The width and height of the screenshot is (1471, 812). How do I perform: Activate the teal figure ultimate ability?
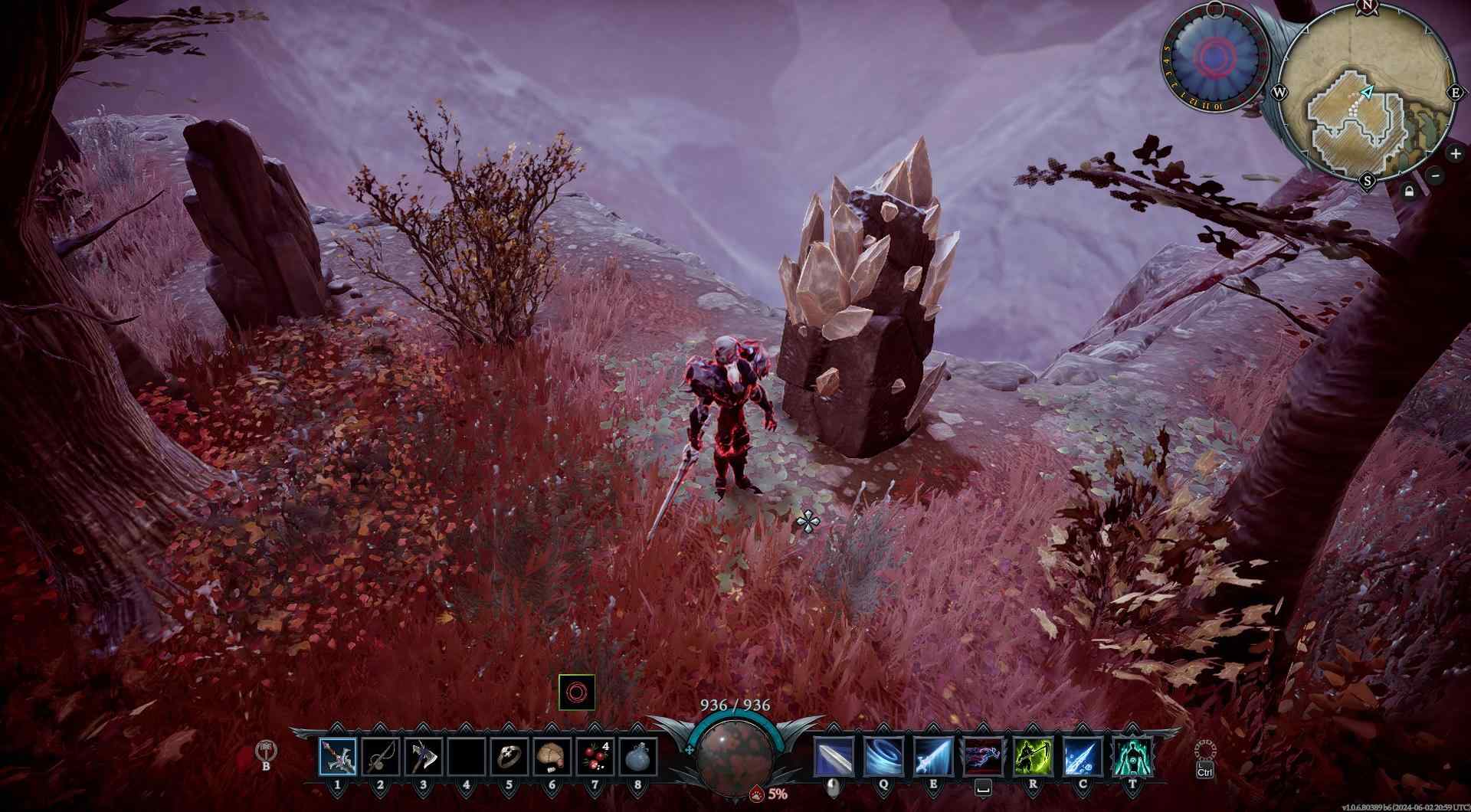click(1132, 756)
